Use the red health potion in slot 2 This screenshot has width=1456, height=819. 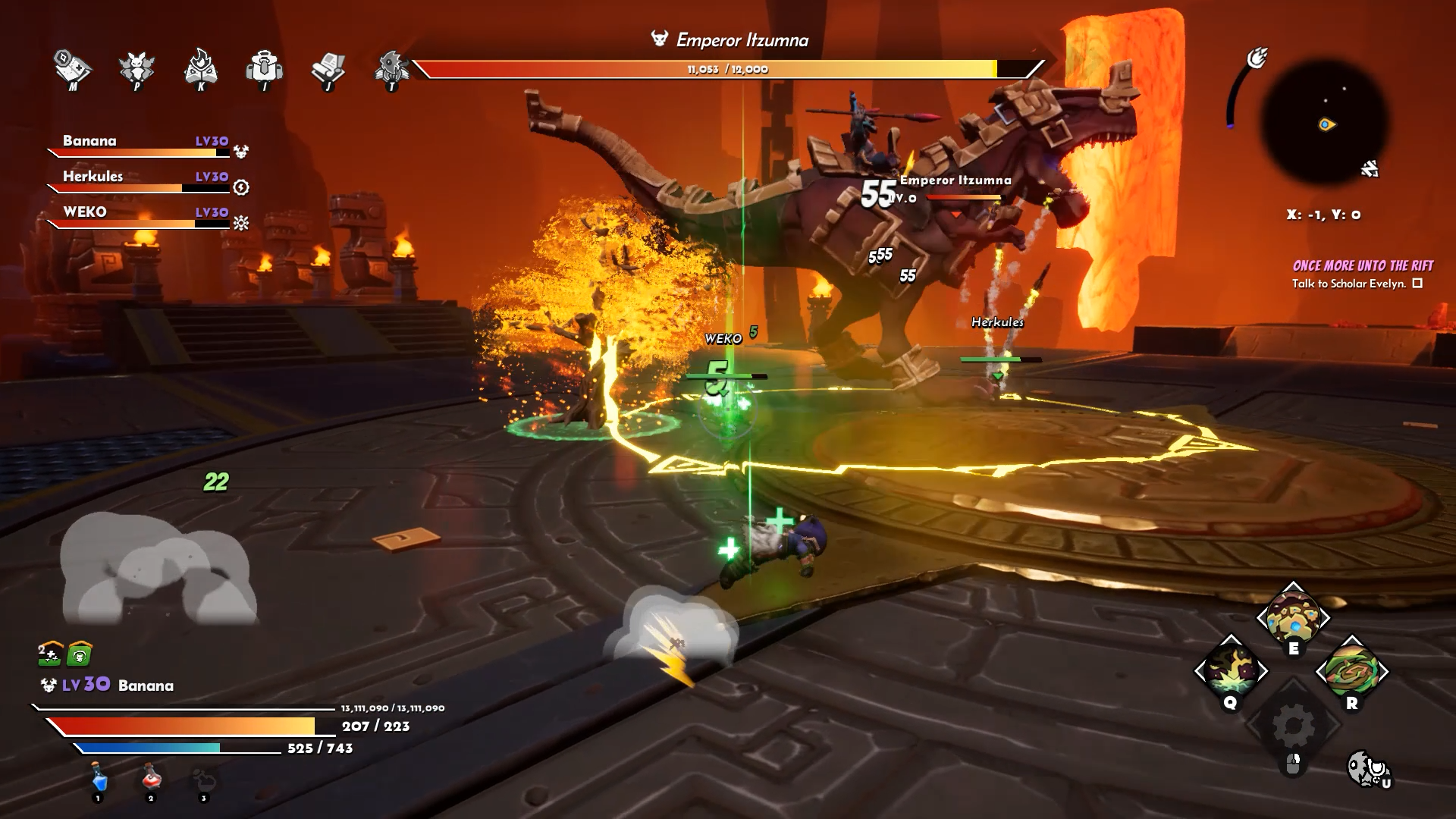150,775
